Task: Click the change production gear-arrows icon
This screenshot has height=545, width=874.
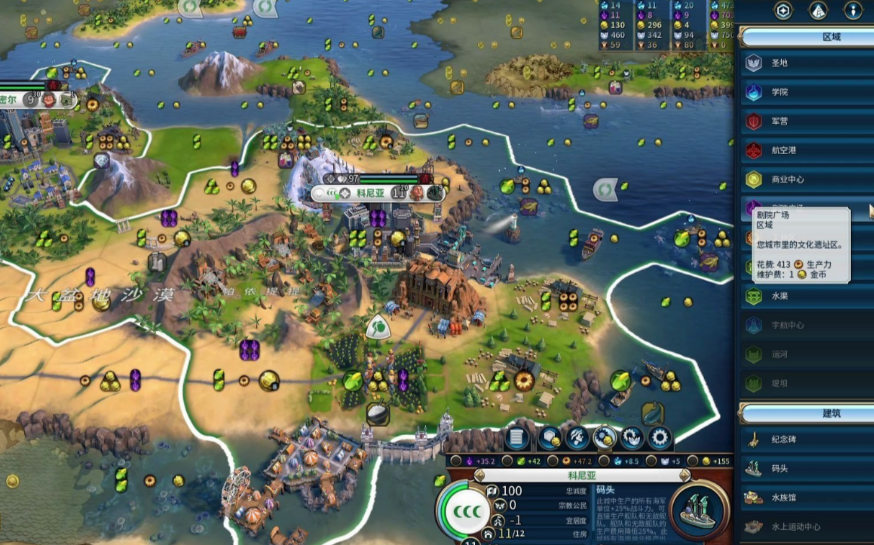Action: (x=632, y=437)
